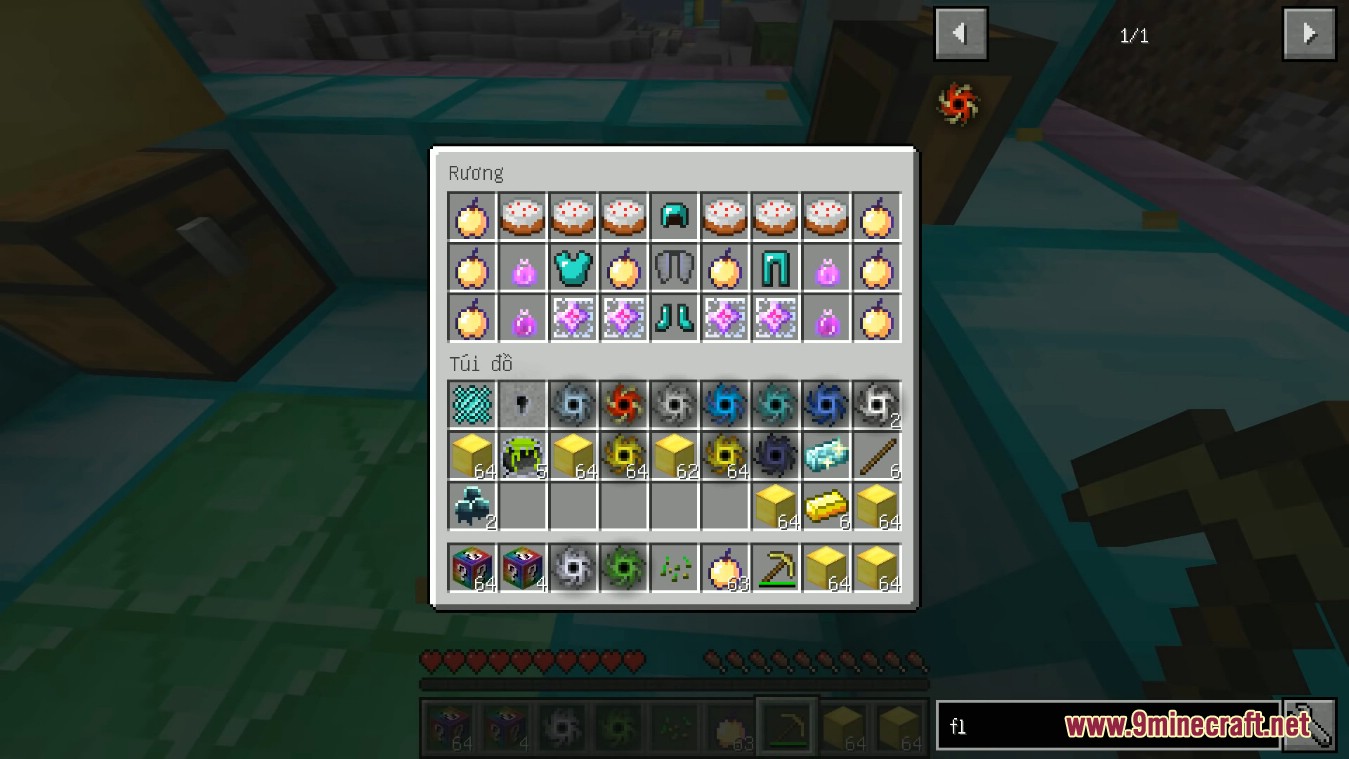Click the next page arrow button

[1308, 33]
